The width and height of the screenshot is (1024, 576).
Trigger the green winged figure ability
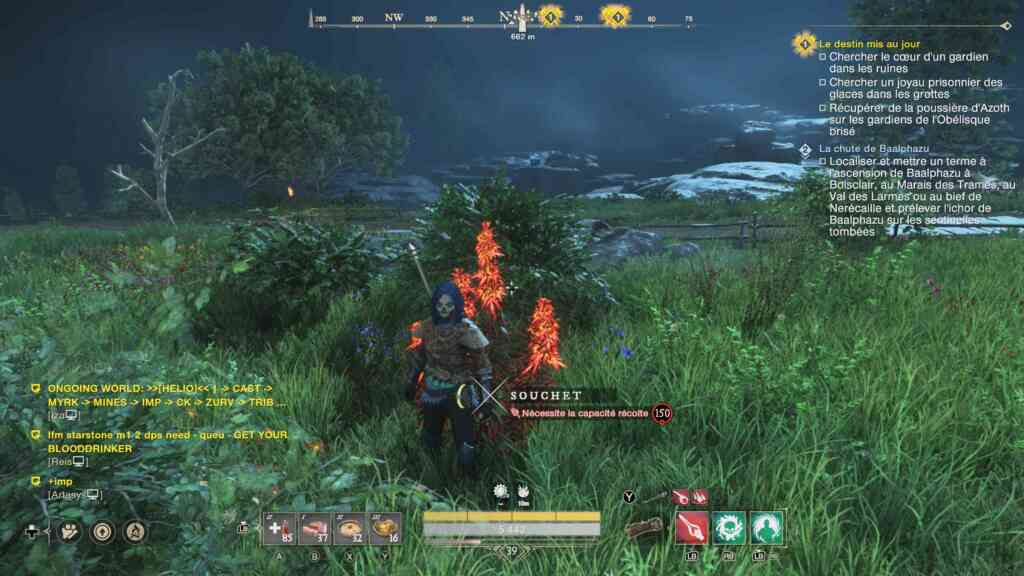(x=767, y=527)
